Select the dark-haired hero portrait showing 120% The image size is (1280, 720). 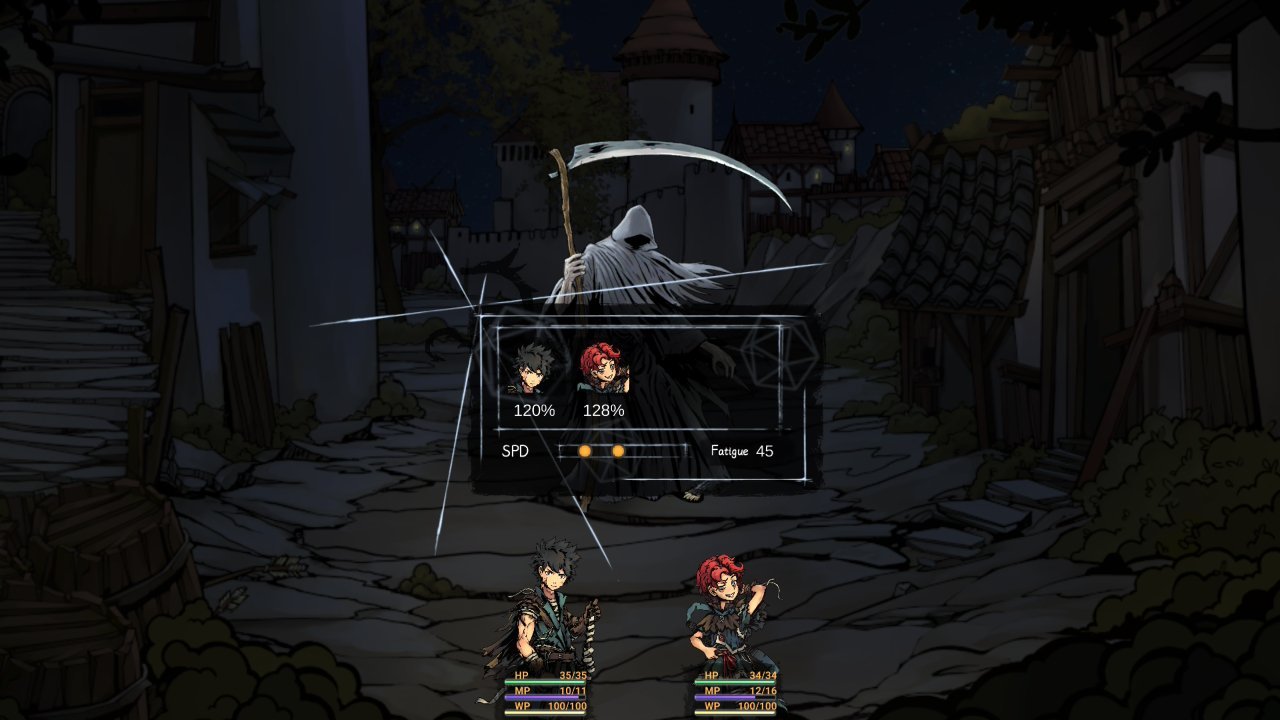click(x=531, y=370)
